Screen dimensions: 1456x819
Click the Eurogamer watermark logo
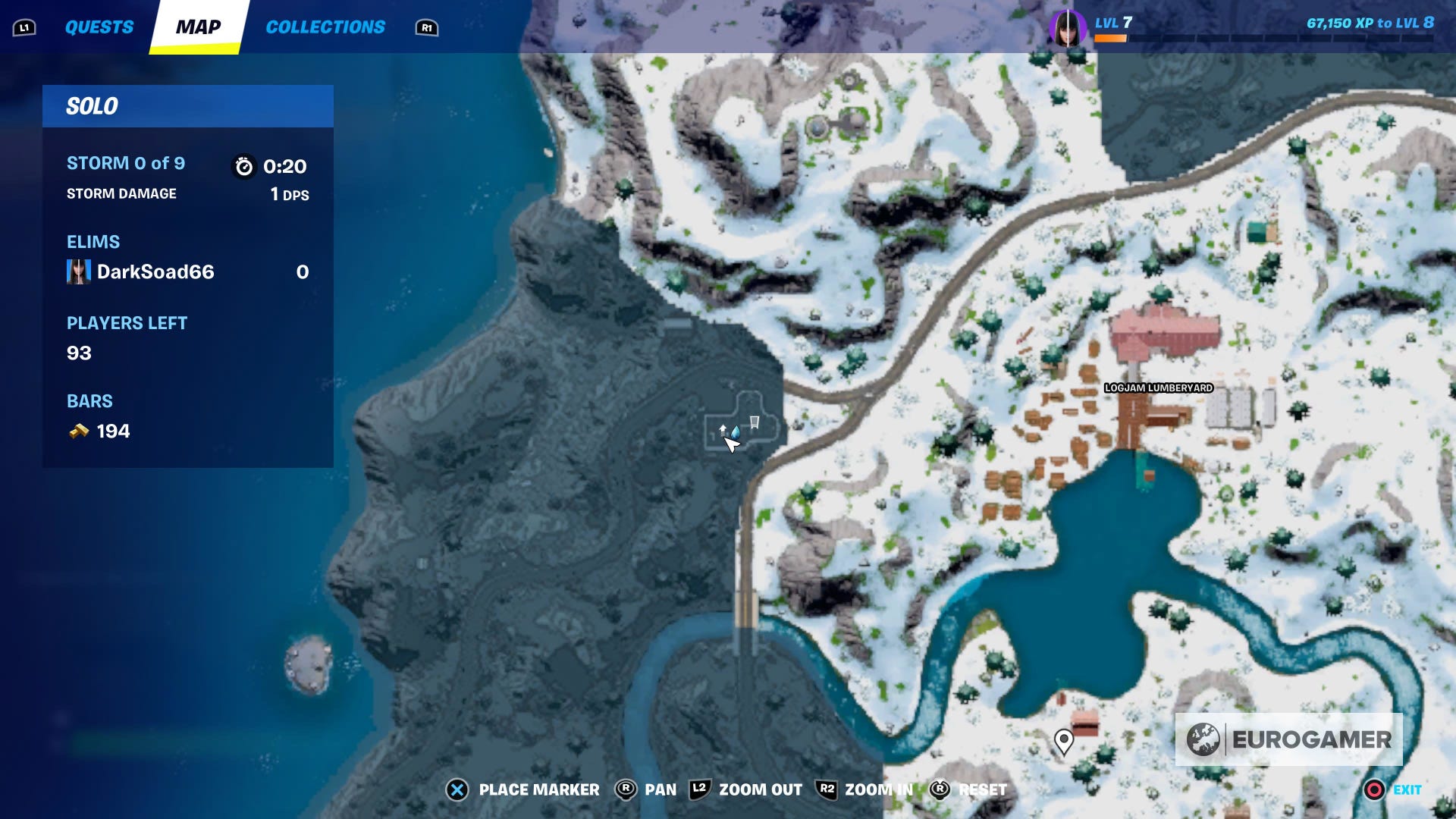[1288, 739]
